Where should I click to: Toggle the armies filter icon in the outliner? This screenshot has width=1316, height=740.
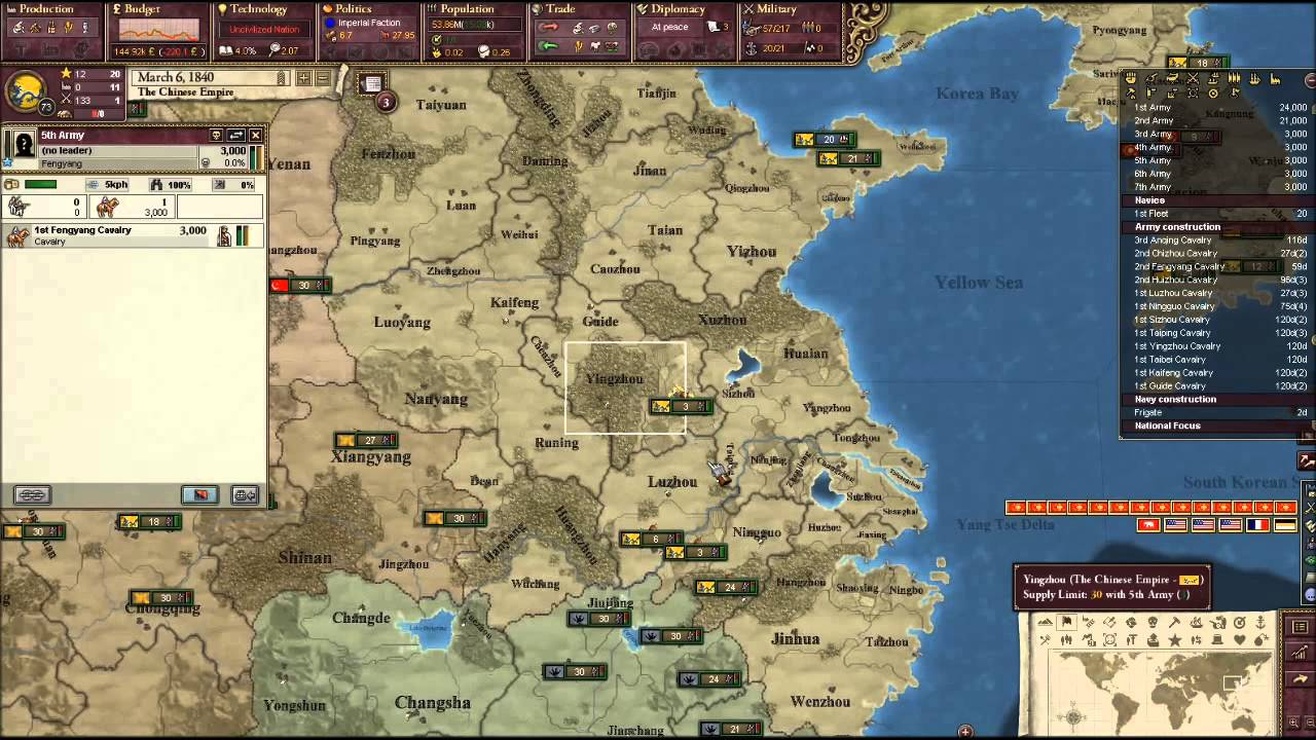[x=1151, y=79]
